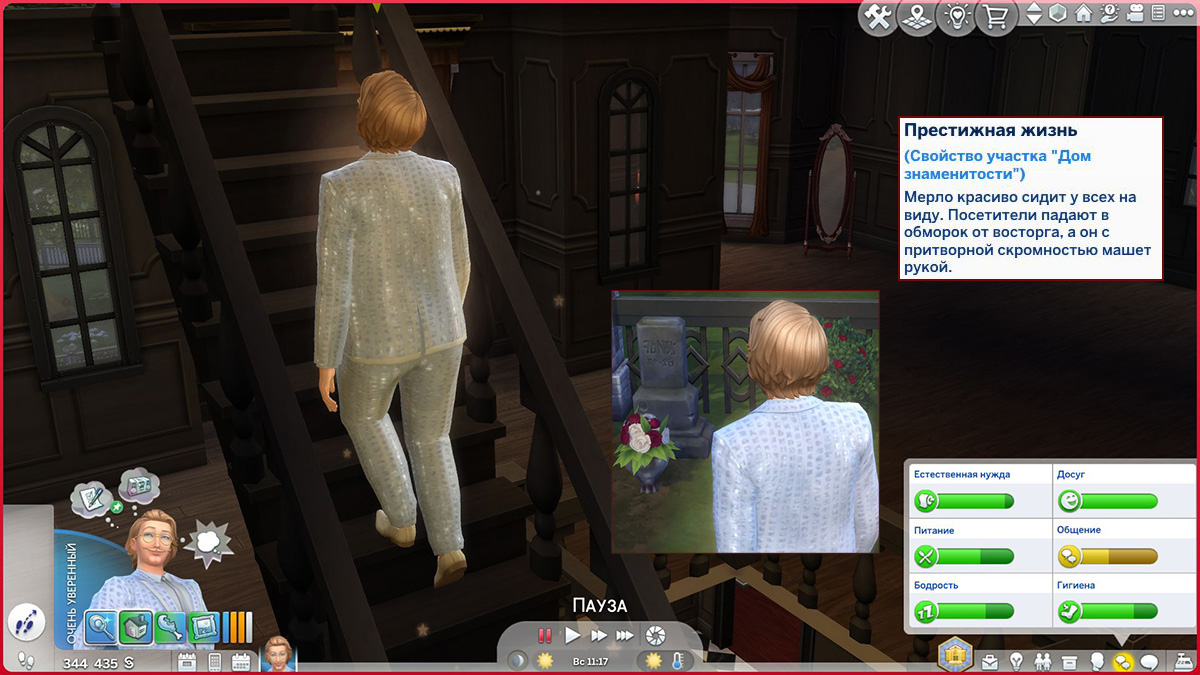Select the Sim portrait in the household bar

tap(279, 656)
